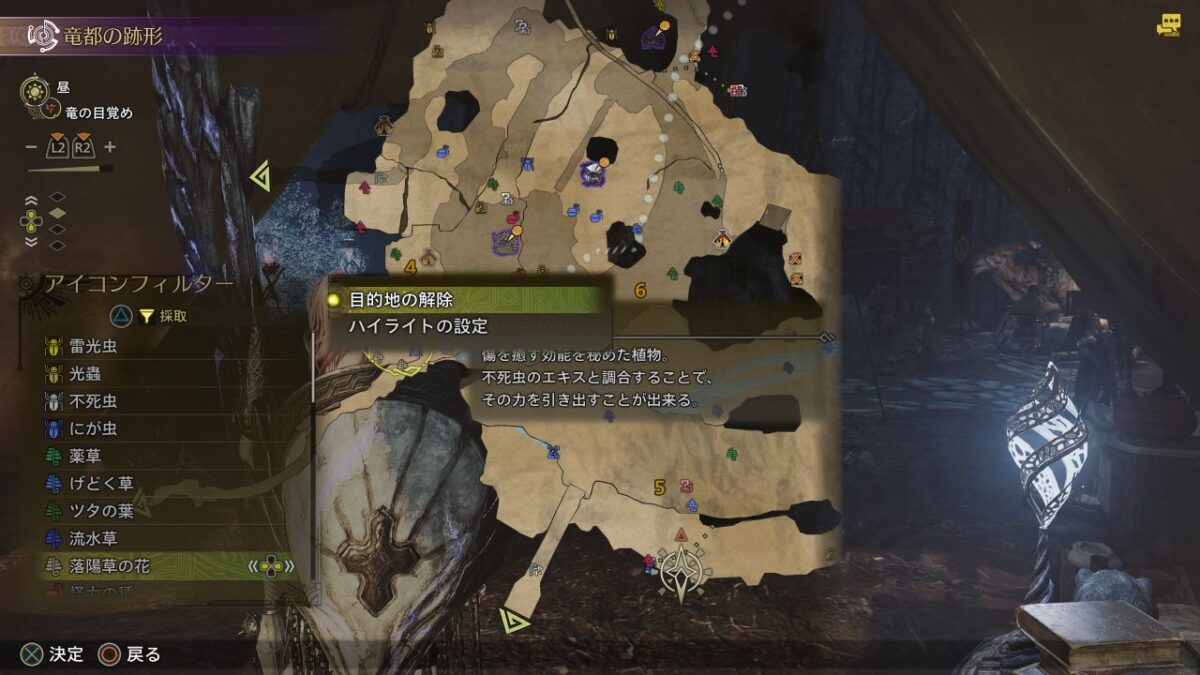Click the map zoom slider bar
Image resolution: width=1200 pixels, height=675 pixels.
click(70, 169)
